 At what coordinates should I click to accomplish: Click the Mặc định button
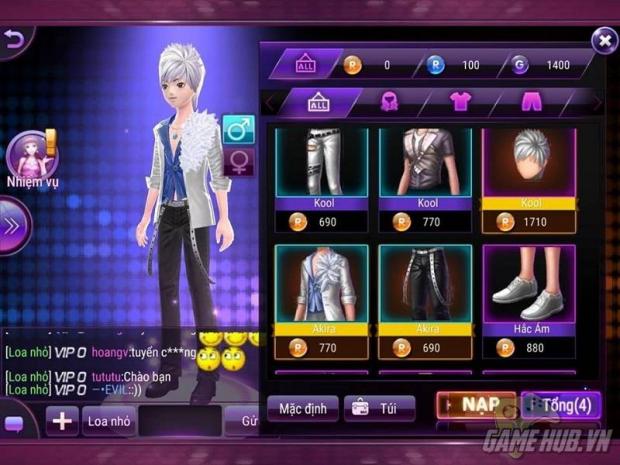[302, 408]
